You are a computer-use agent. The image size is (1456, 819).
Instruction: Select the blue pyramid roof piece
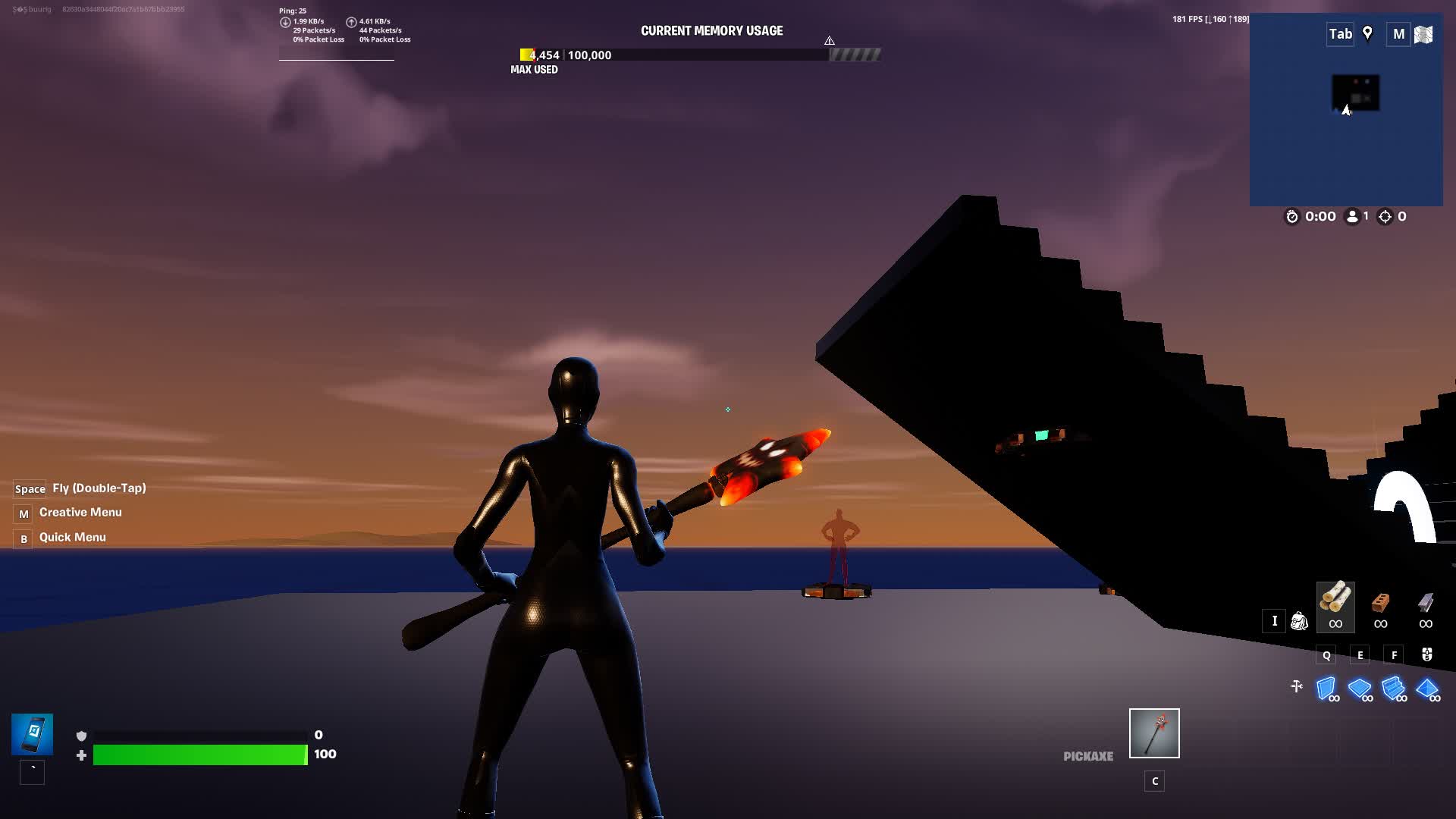pos(1426,689)
